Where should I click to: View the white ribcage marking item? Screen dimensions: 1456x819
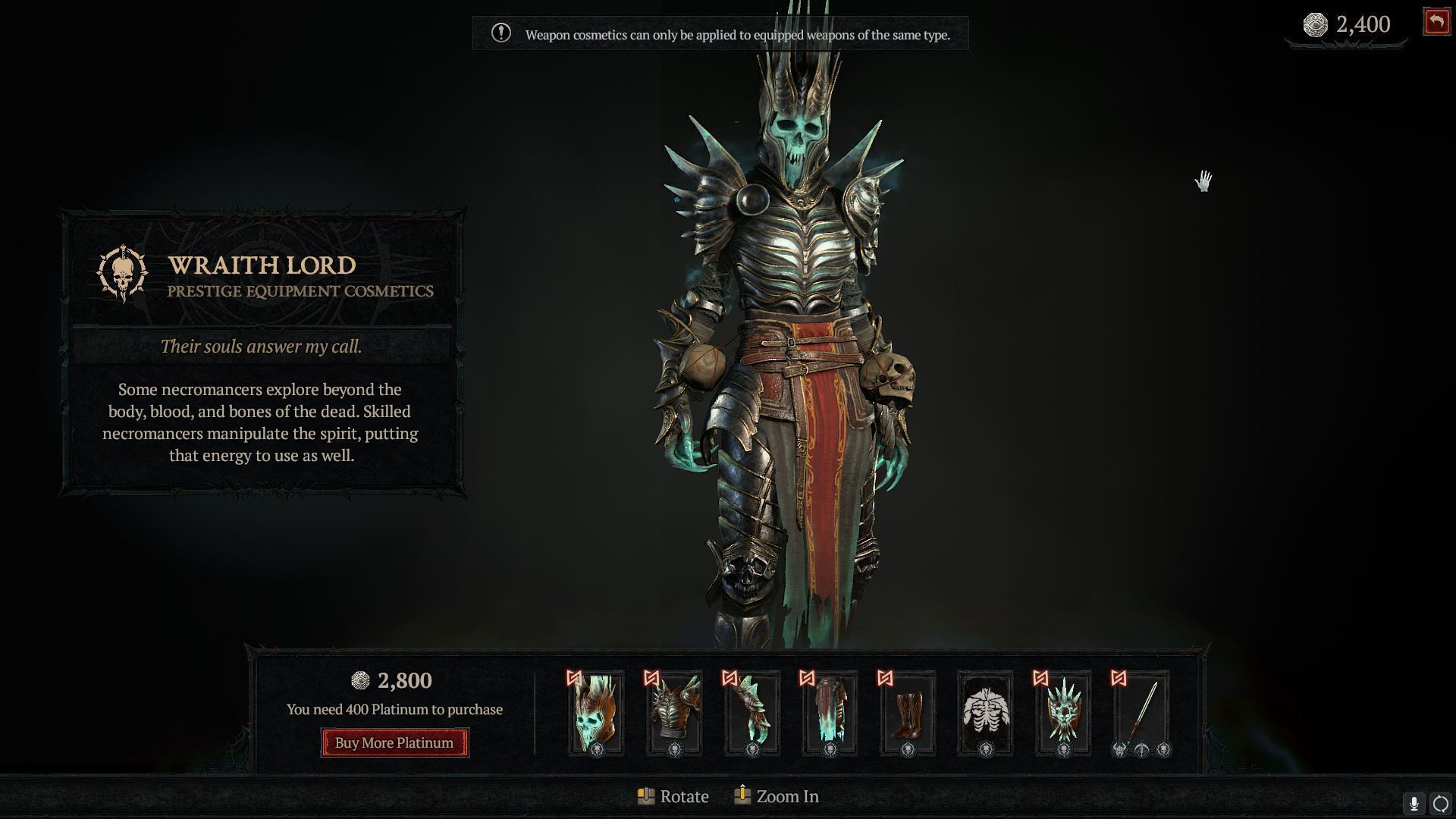click(985, 713)
